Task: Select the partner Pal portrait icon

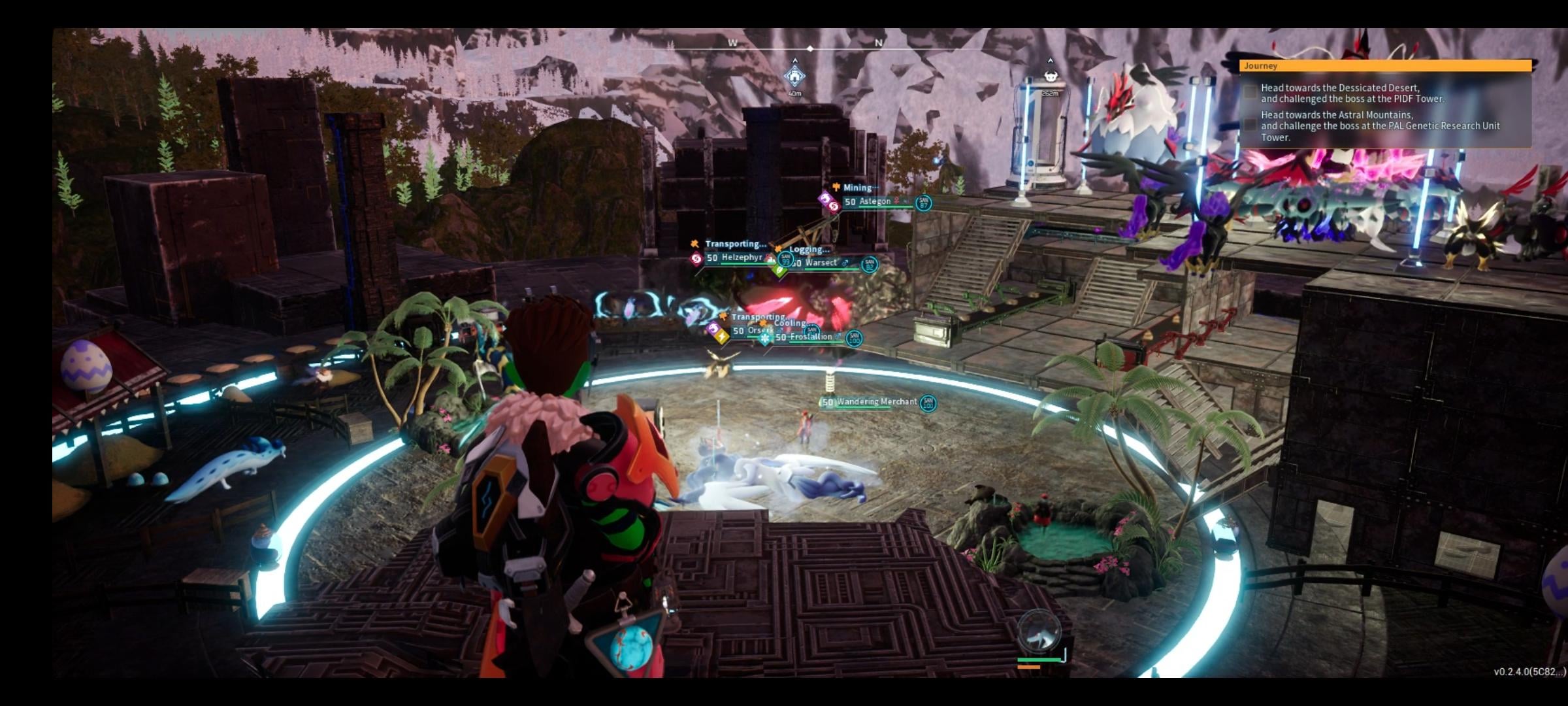Action: click(x=1039, y=631)
